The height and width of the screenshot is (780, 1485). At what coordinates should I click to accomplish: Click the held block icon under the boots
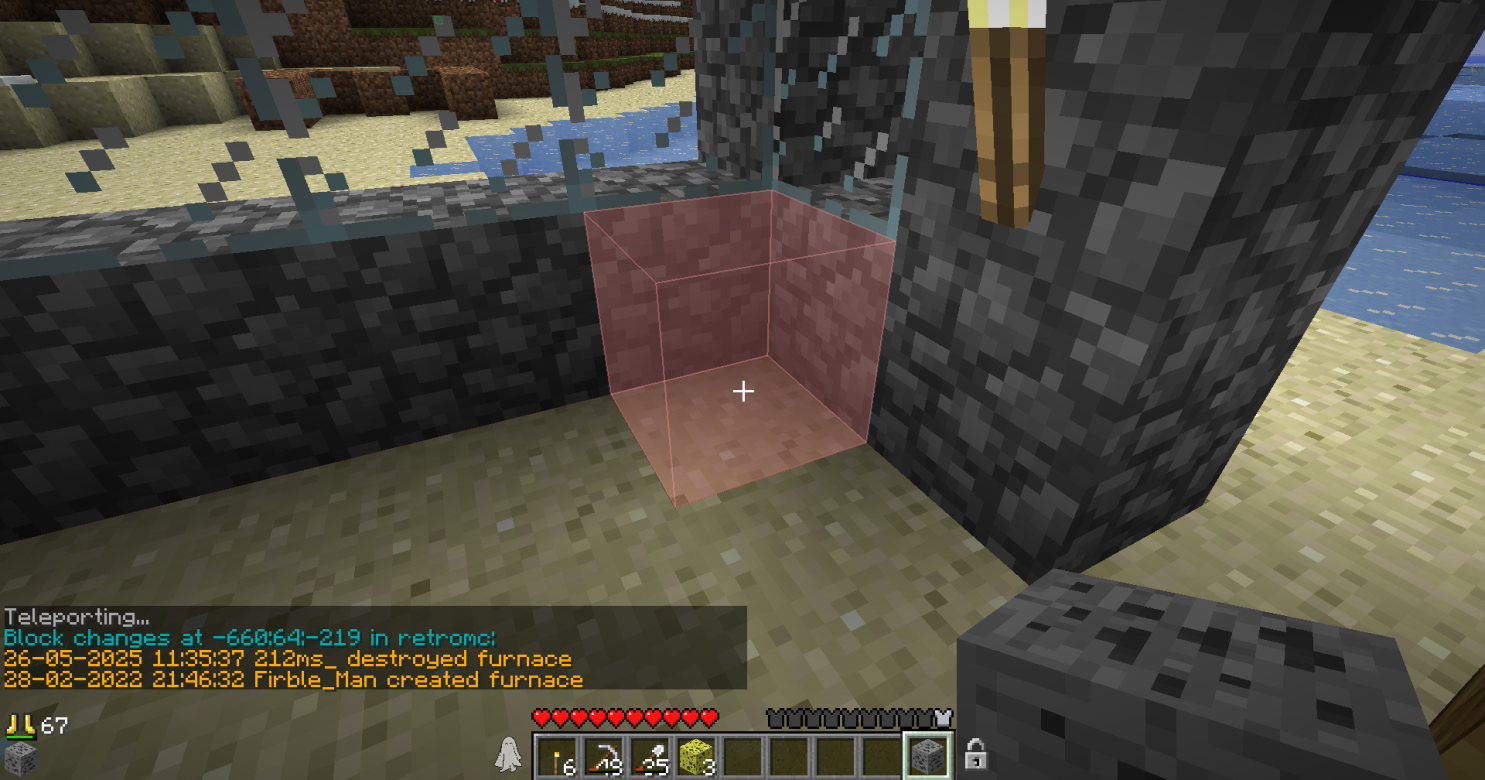(x=20, y=757)
